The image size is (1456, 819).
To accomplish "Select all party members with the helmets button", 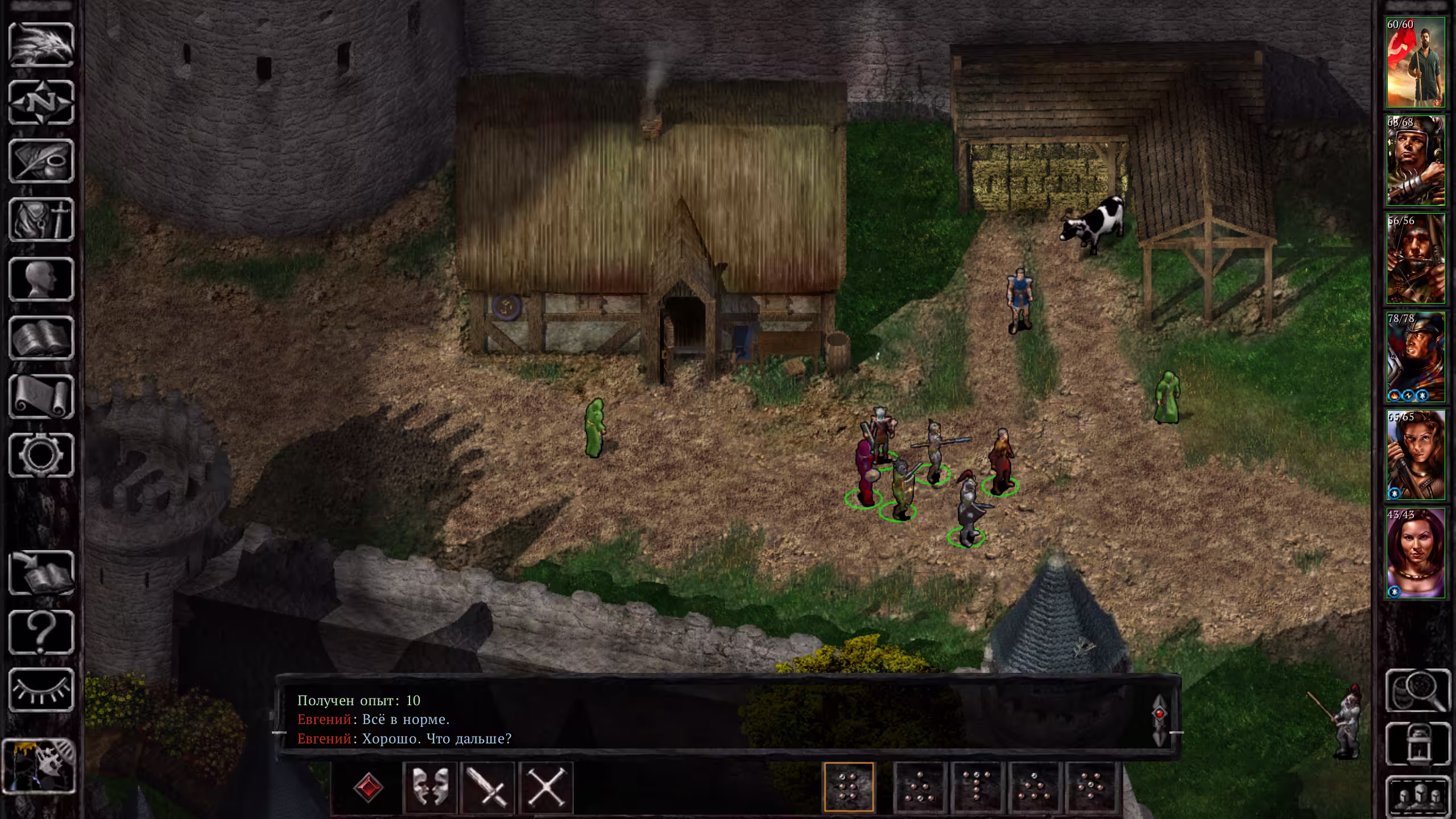I will [x=1418, y=796].
